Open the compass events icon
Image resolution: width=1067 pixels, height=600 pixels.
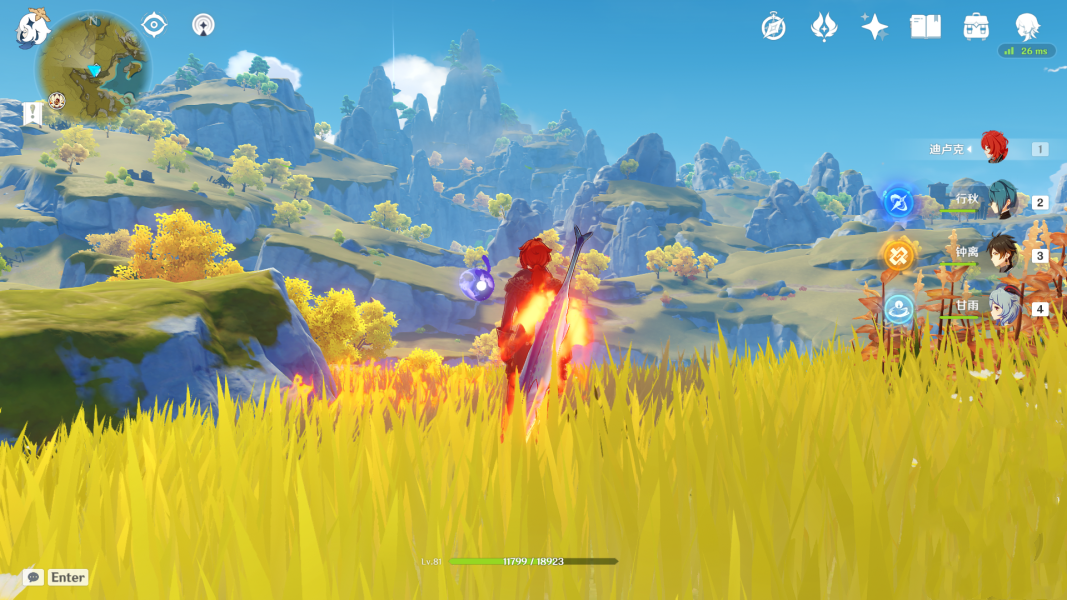coord(773,27)
